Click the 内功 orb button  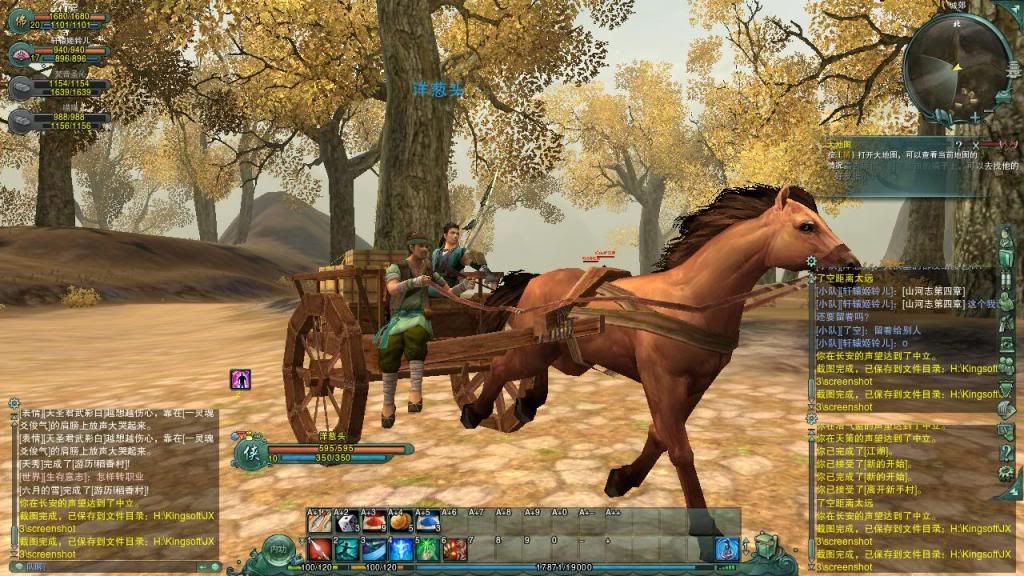coord(278,551)
